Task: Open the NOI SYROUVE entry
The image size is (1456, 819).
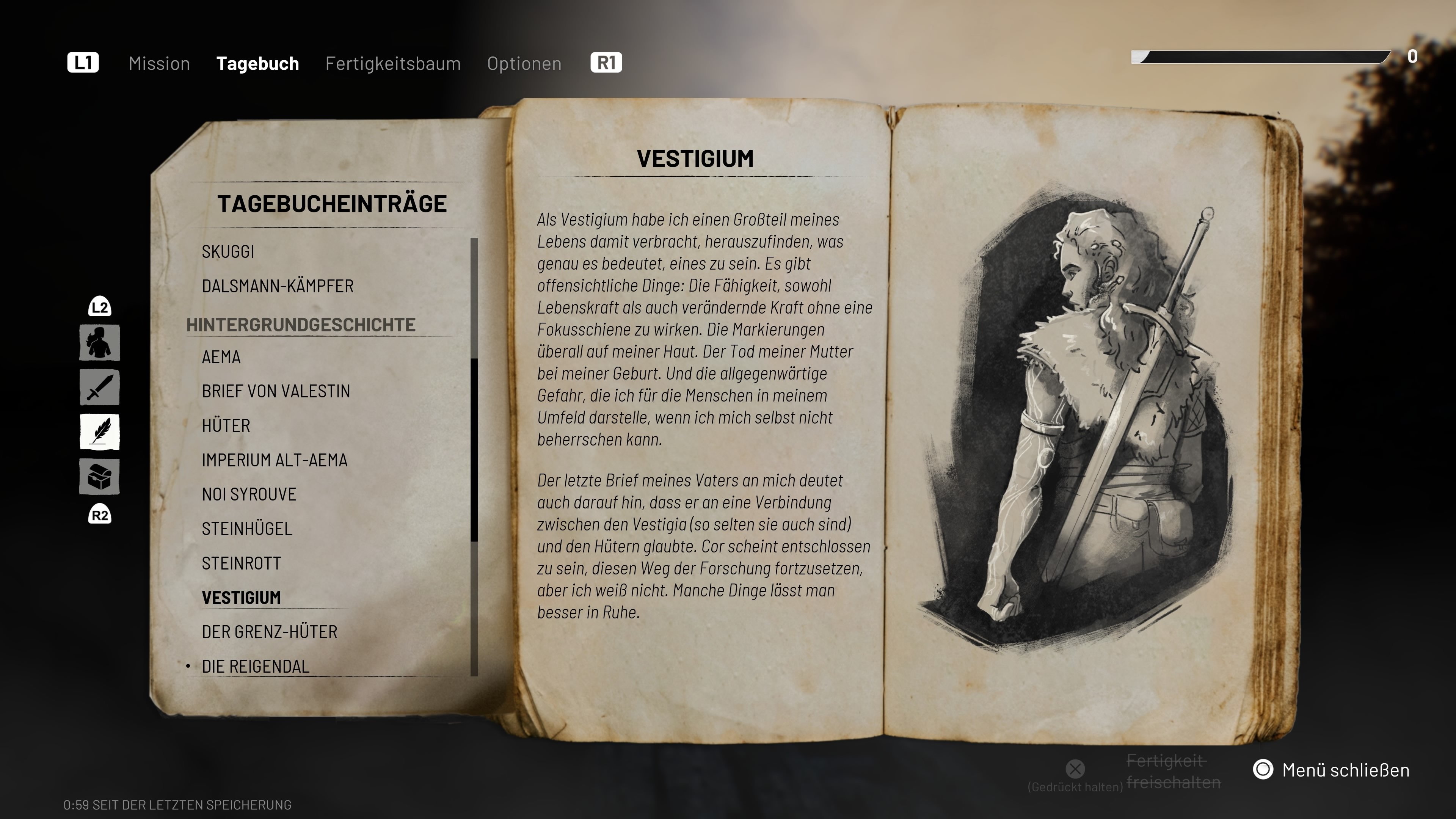Action: [x=249, y=494]
